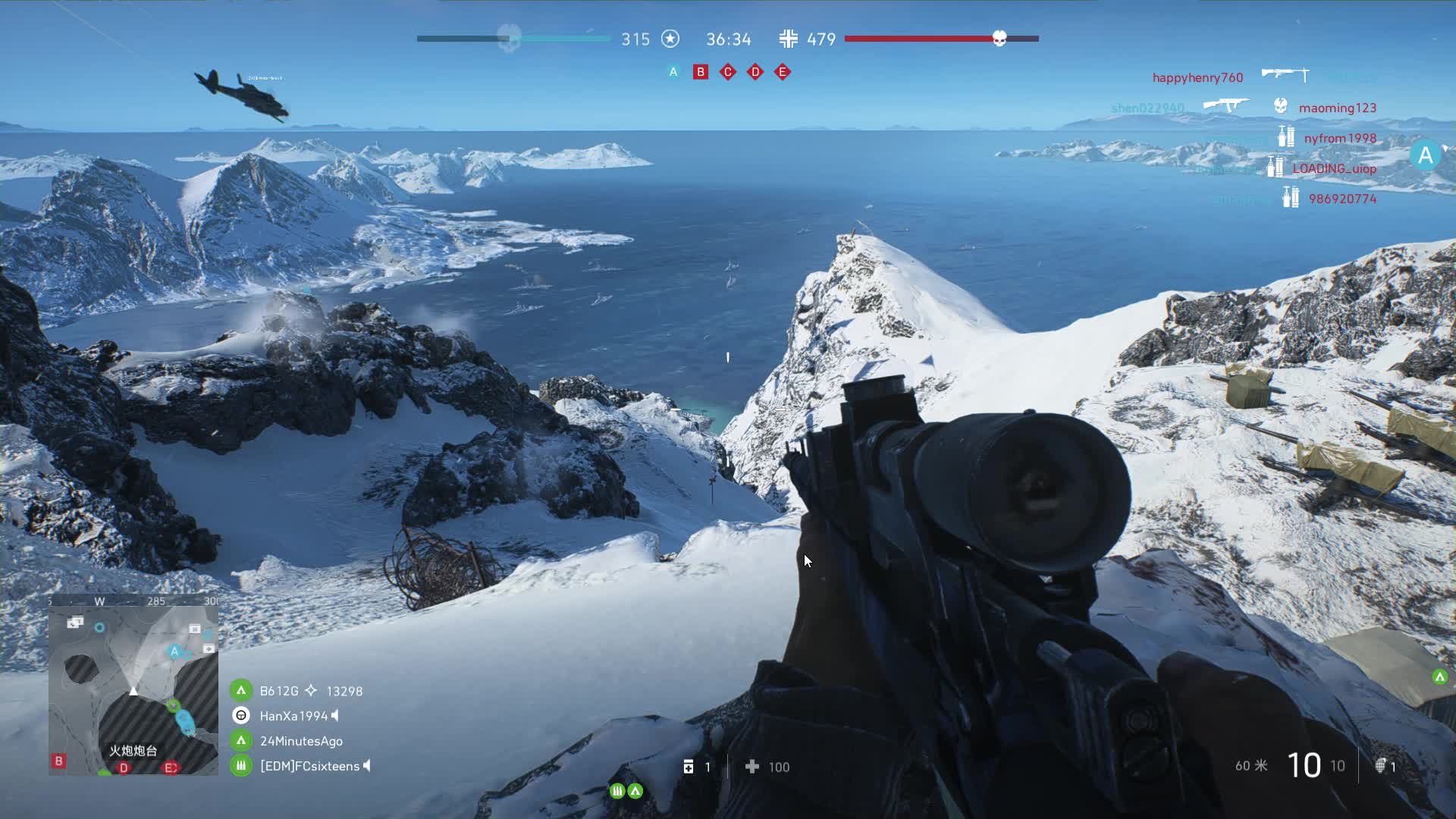This screenshot has height=819, width=1456.
Task: Pick the red objective D diamond
Action: tap(755, 72)
